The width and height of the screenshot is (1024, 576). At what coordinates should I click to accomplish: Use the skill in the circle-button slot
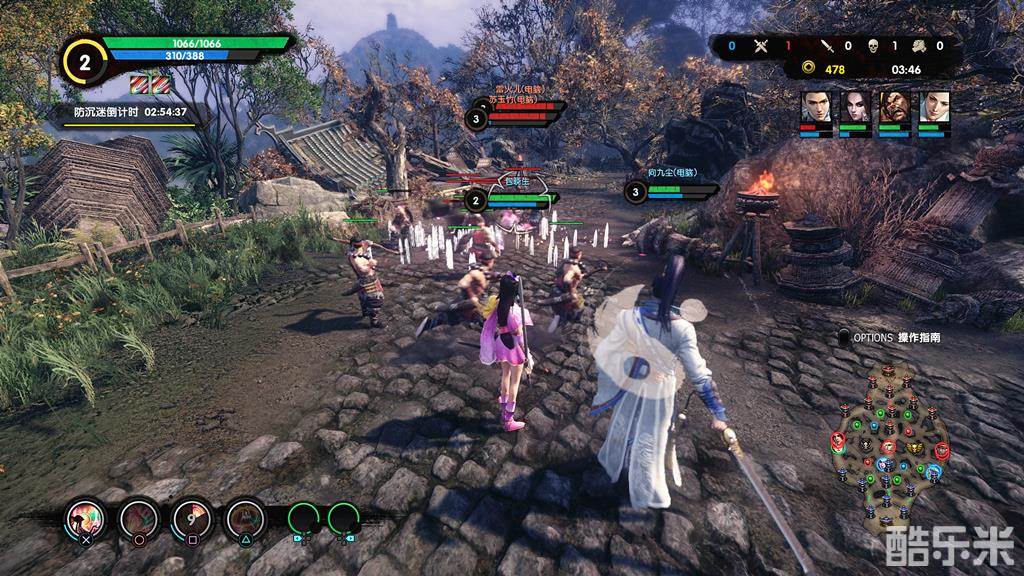tap(138, 518)
